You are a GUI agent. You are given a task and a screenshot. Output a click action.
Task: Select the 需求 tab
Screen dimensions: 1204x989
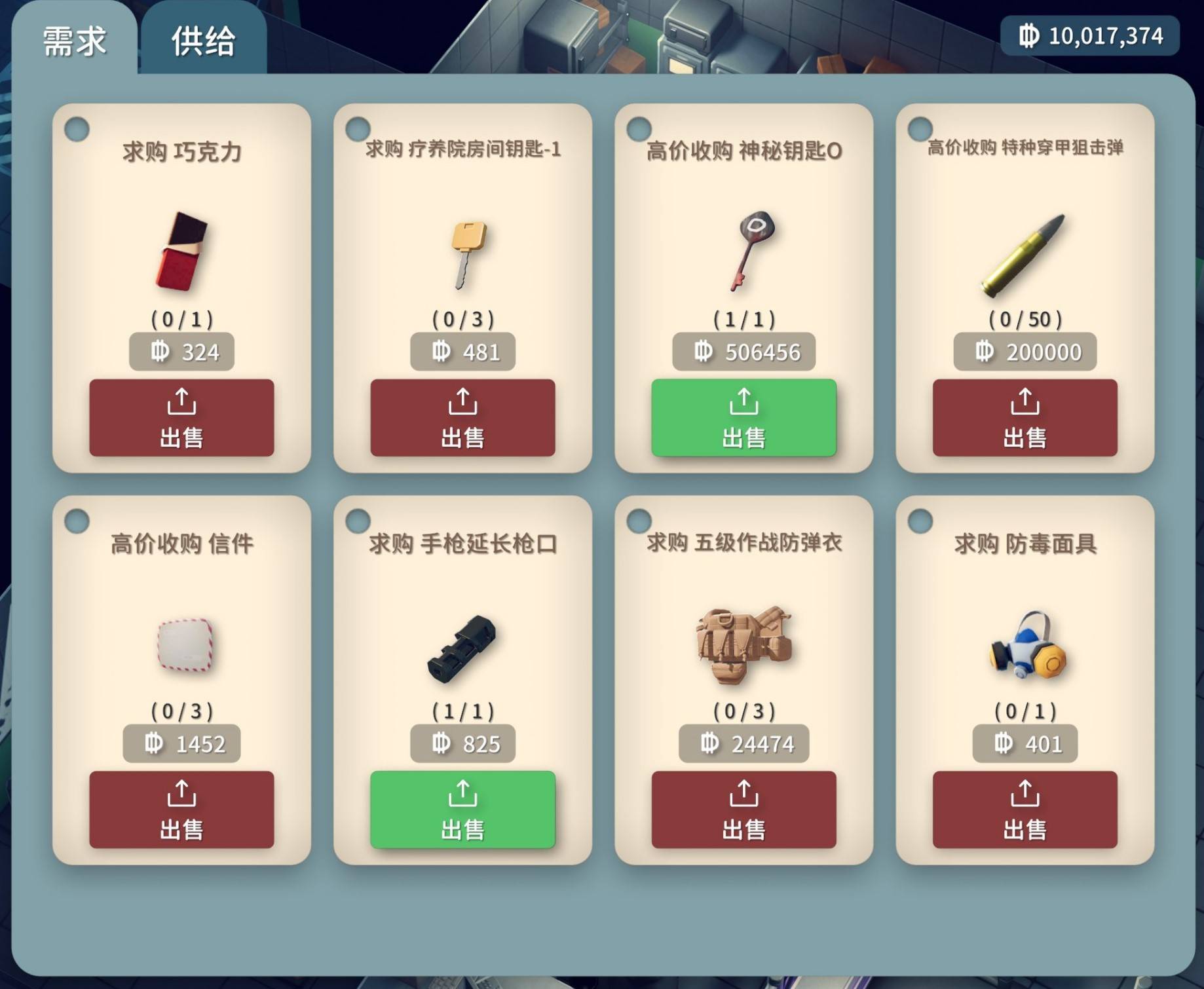pos(74,41)
